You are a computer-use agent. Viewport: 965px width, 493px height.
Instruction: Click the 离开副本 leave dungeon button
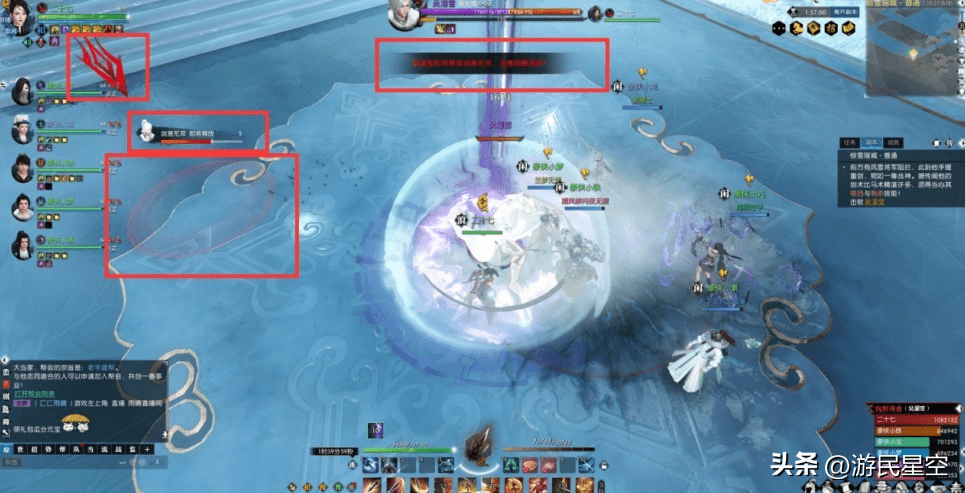click(848, 10)
